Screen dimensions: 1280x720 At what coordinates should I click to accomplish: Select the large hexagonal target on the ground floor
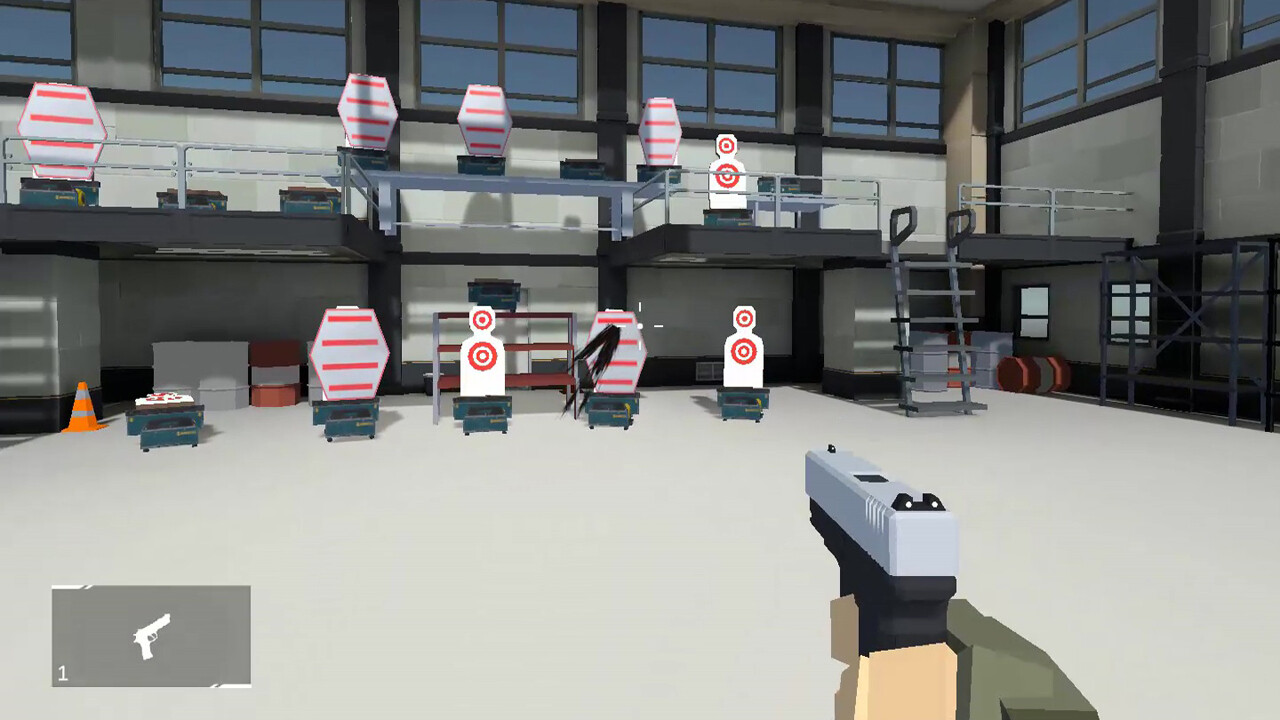click(x=352, y=355)
